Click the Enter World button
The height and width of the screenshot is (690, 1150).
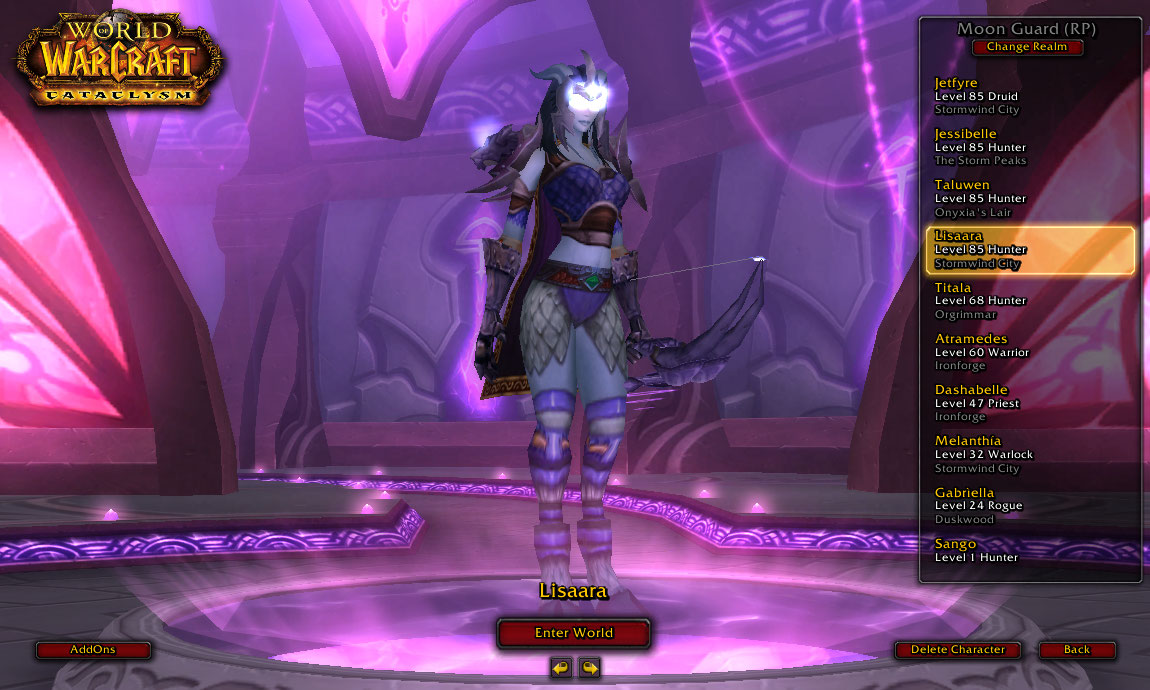tap(573, 633)
